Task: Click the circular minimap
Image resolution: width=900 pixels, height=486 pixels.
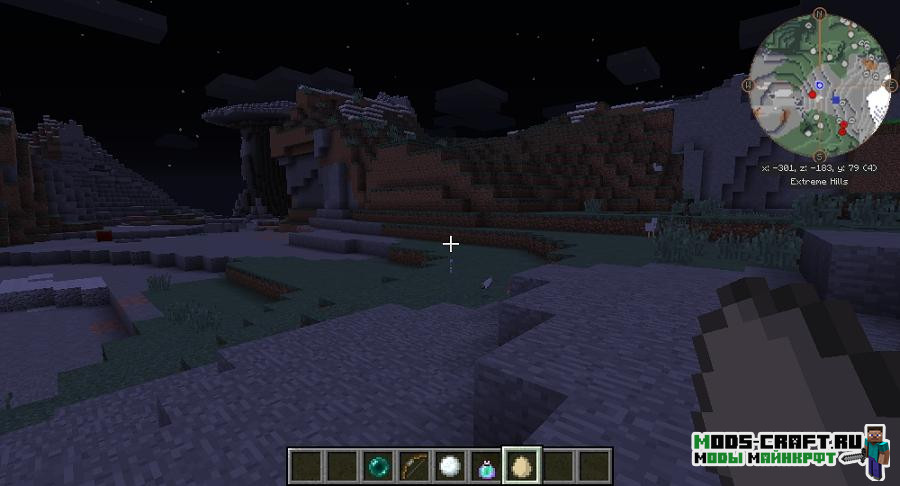Action: 819,85
